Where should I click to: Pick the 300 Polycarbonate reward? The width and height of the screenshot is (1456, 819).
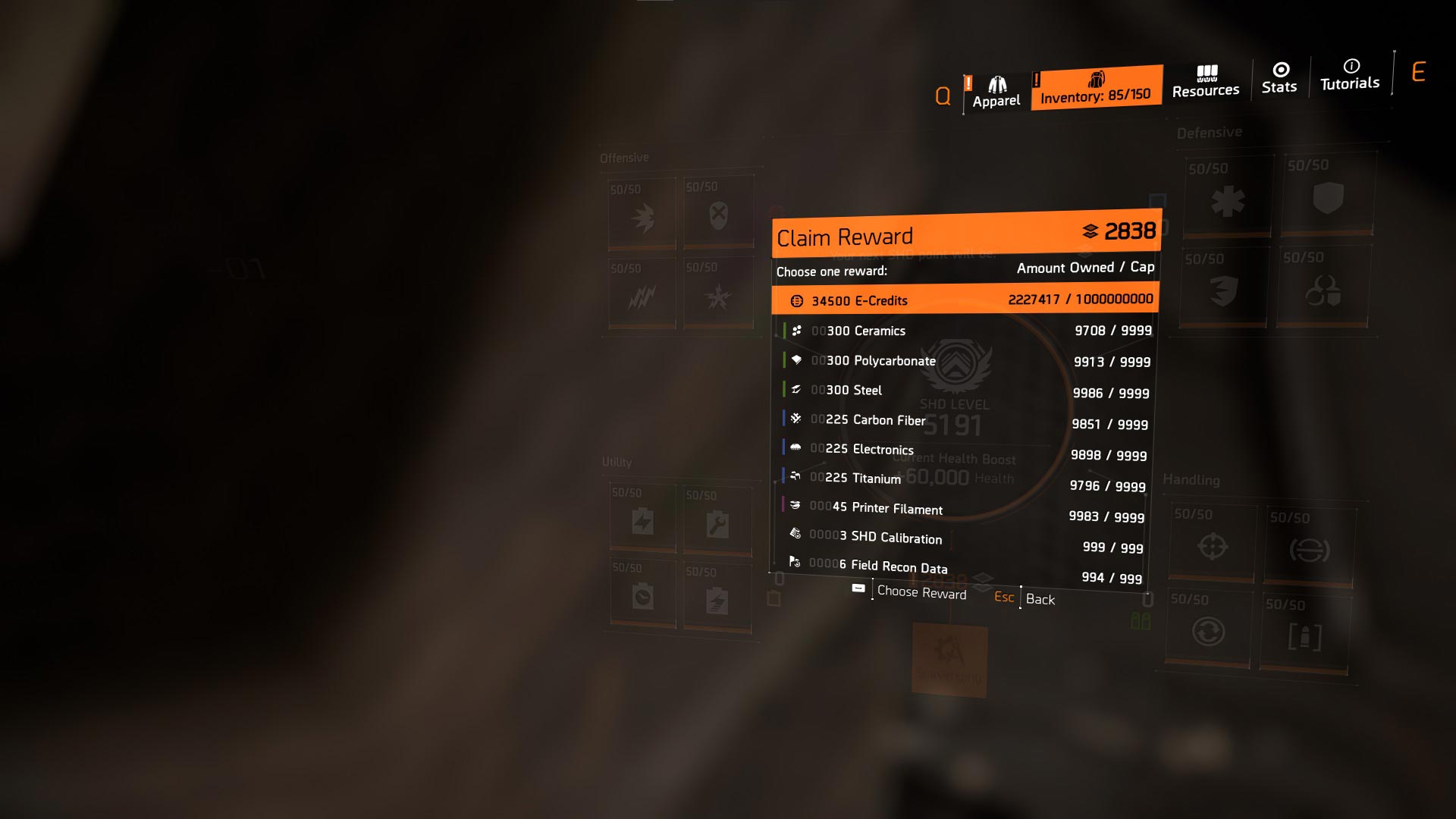[x=965, y=361]
